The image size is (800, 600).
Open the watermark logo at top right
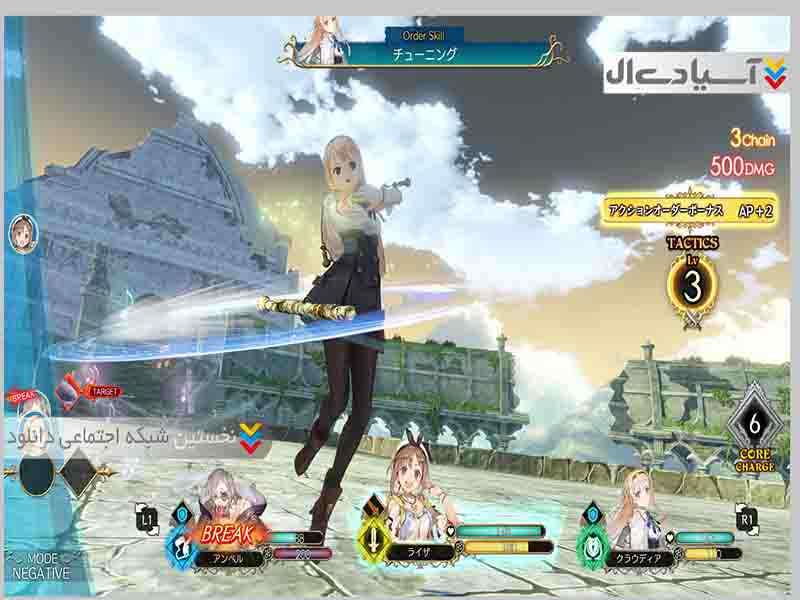click(x=696, y=74)
